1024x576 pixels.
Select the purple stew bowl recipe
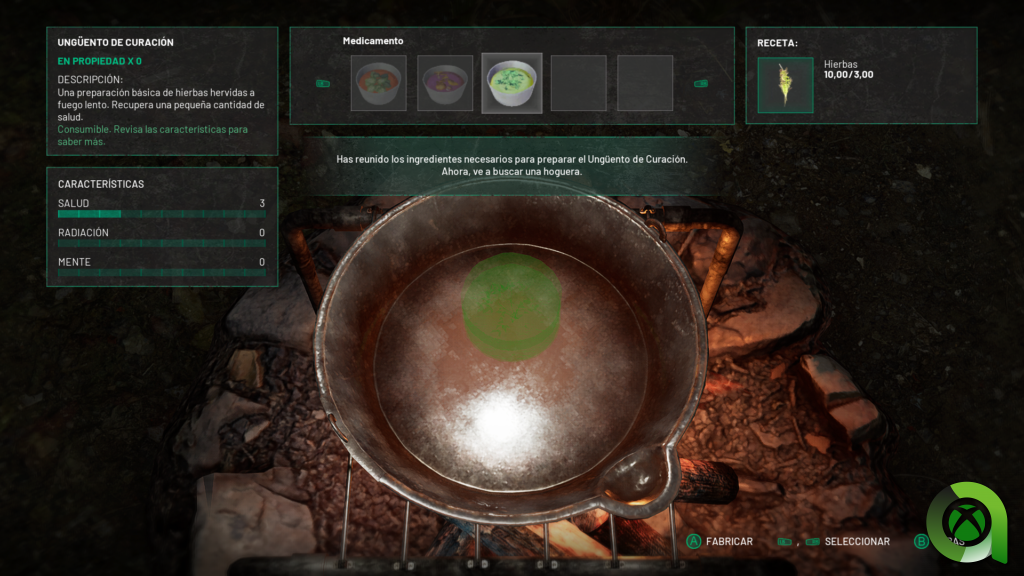pyautogui.click(x=445, y=83)
